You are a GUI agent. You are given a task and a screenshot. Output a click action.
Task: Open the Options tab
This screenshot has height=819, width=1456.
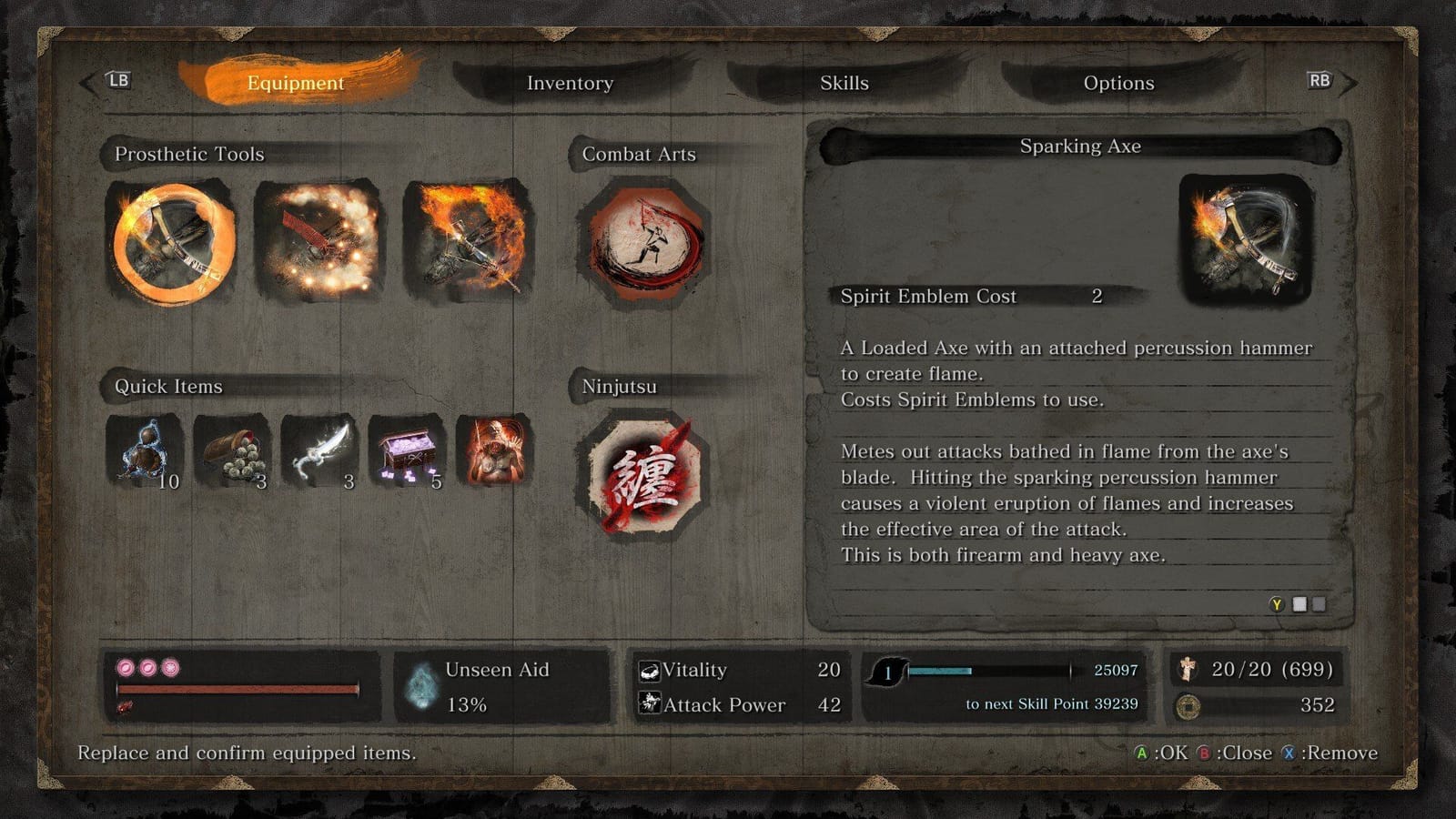click(x=1119, y=83)
